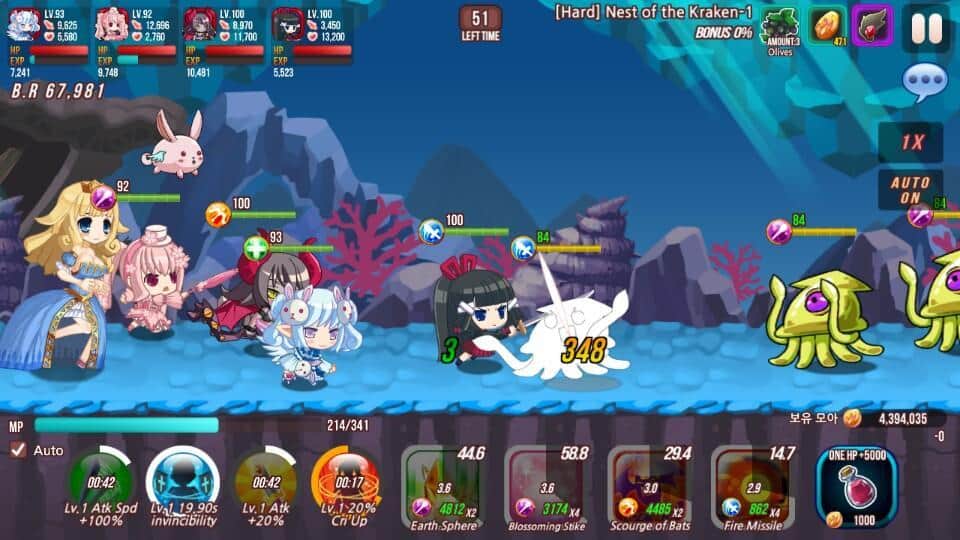Pause the battle
This screenshot has height=540, width=960.
coord(926,27)
